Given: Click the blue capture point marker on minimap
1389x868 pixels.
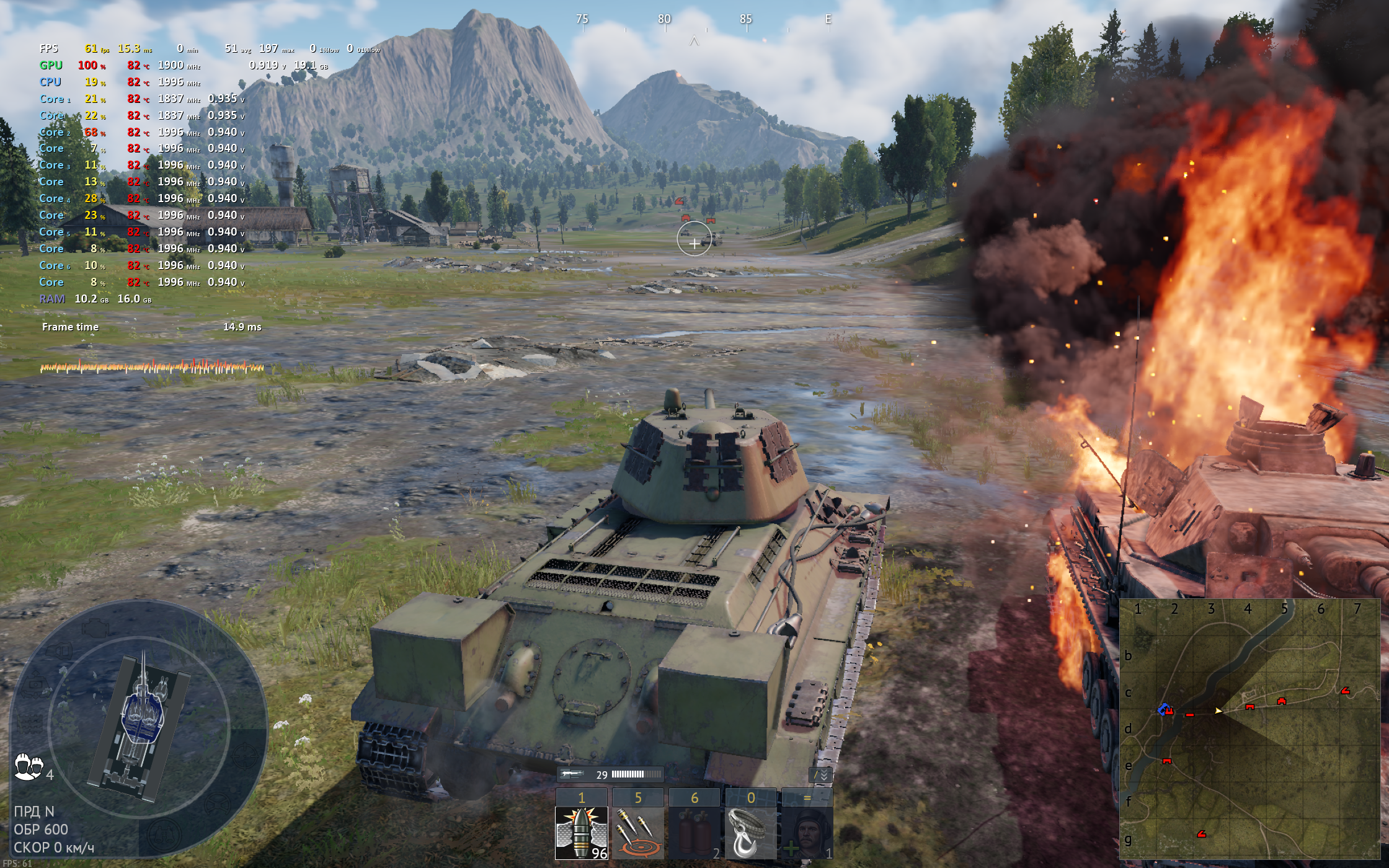Looking at the screenshot, I should [x=1163, y=709].
